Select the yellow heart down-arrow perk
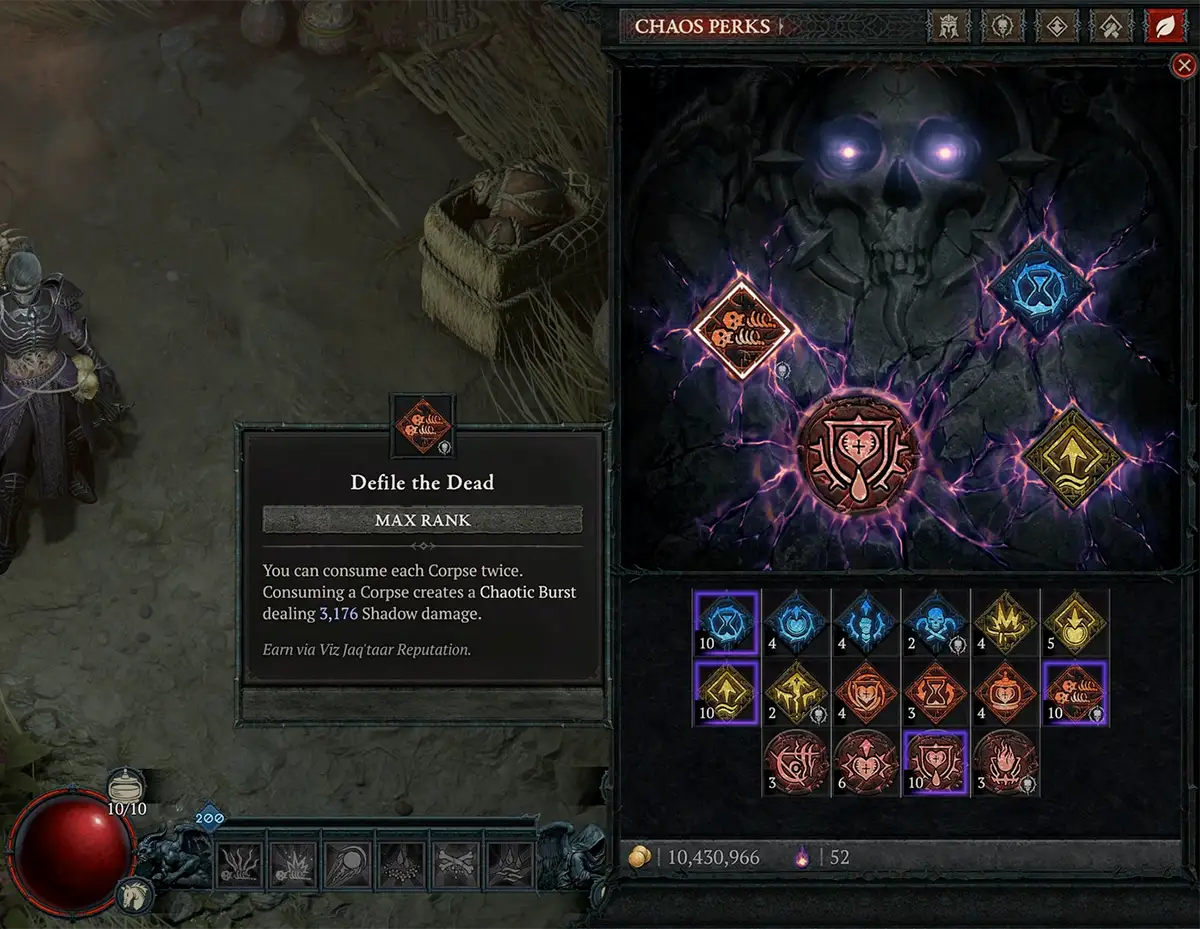The image size is (1200, 929). click(x=1075, y=622)
